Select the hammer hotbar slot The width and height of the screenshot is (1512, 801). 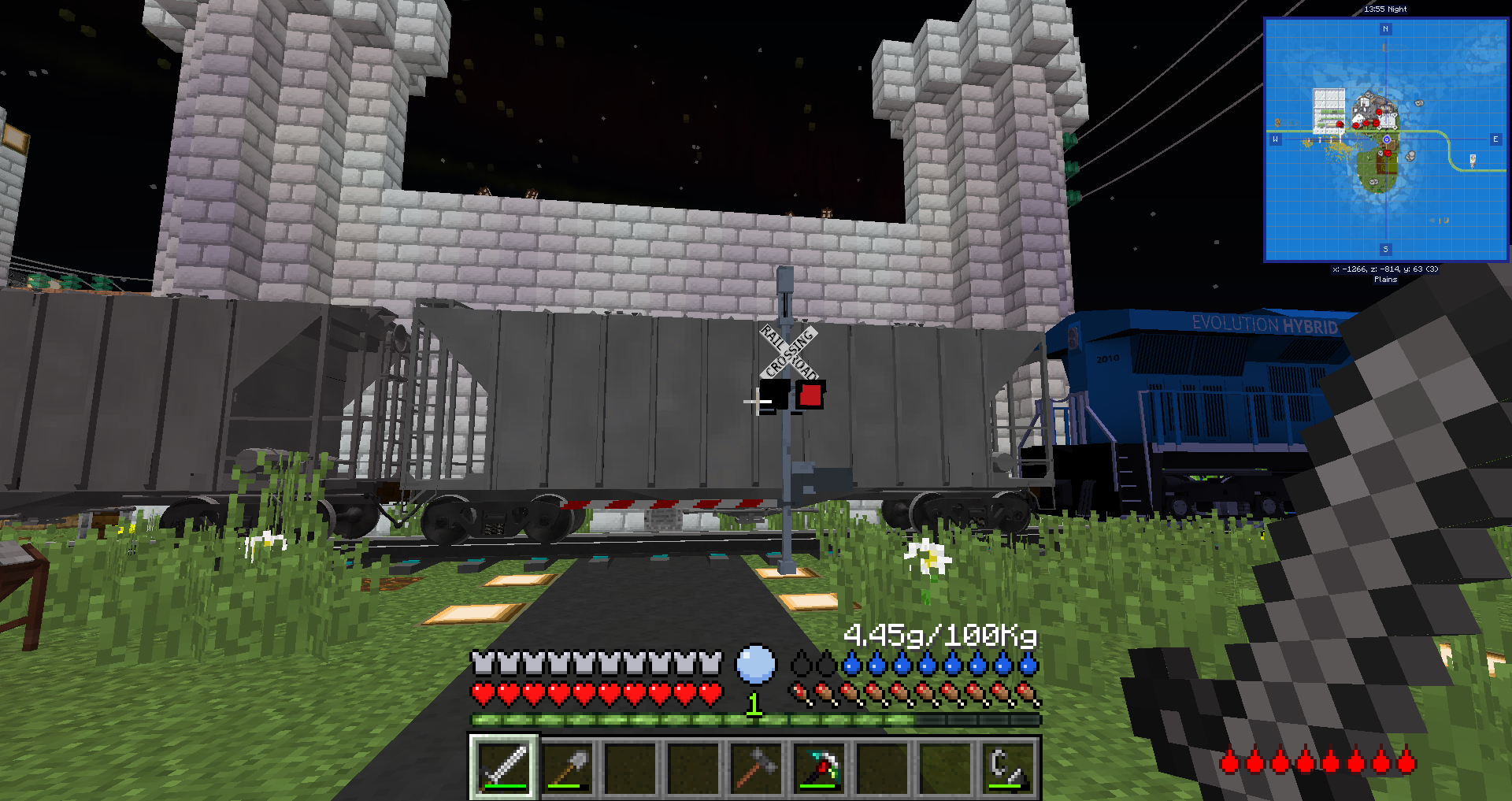click(756, 767)
